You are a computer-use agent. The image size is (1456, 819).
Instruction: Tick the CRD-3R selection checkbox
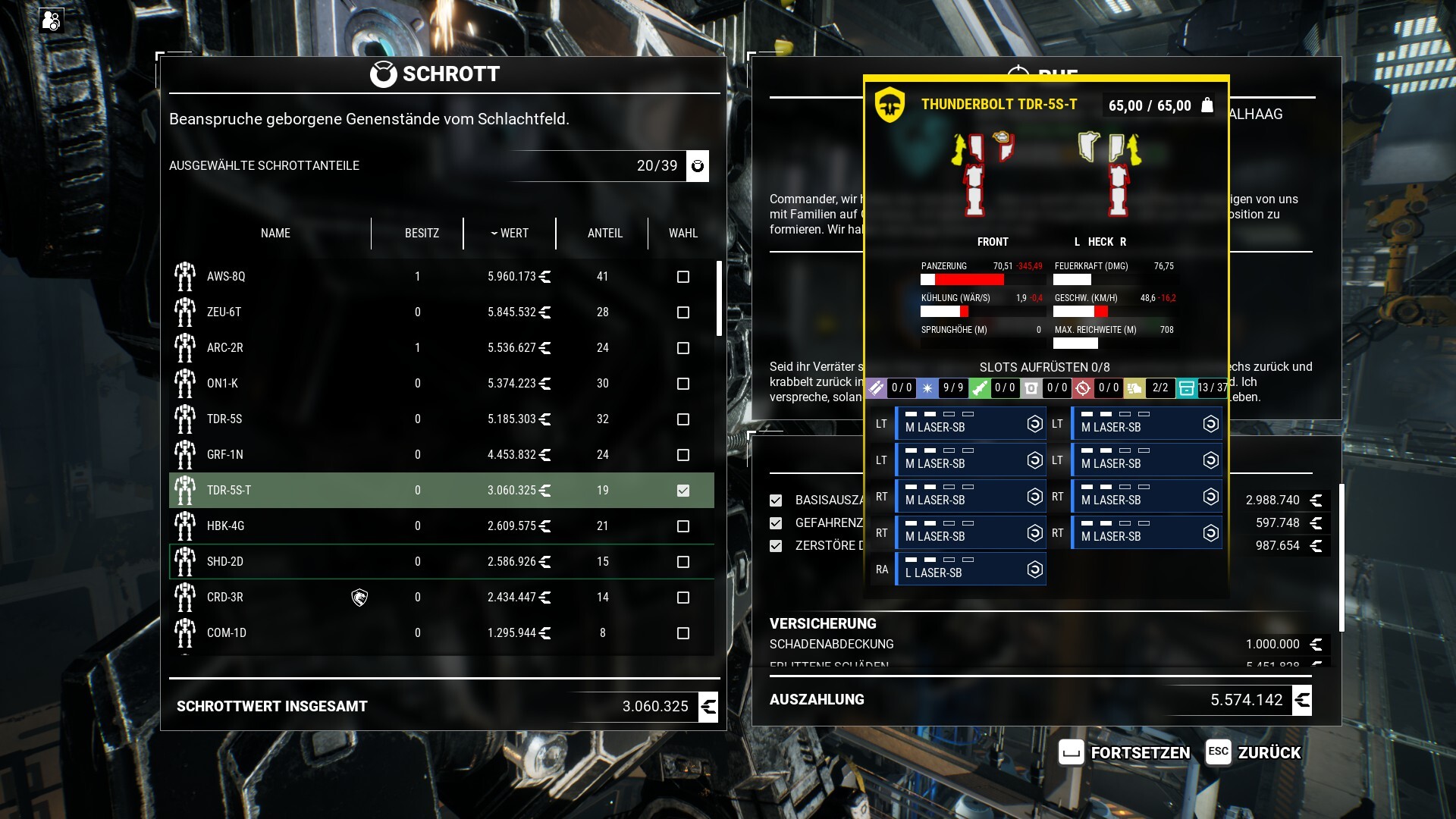(x=683, y=598)
